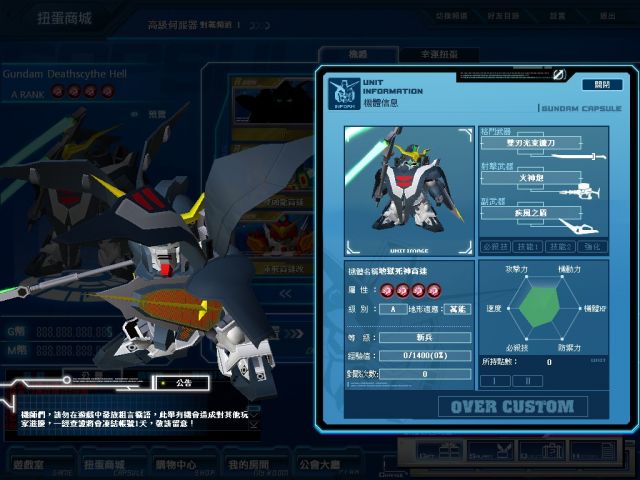Select the 必殺技 skill button
Screen dimensions: 640x480
[x=493, y=246]
